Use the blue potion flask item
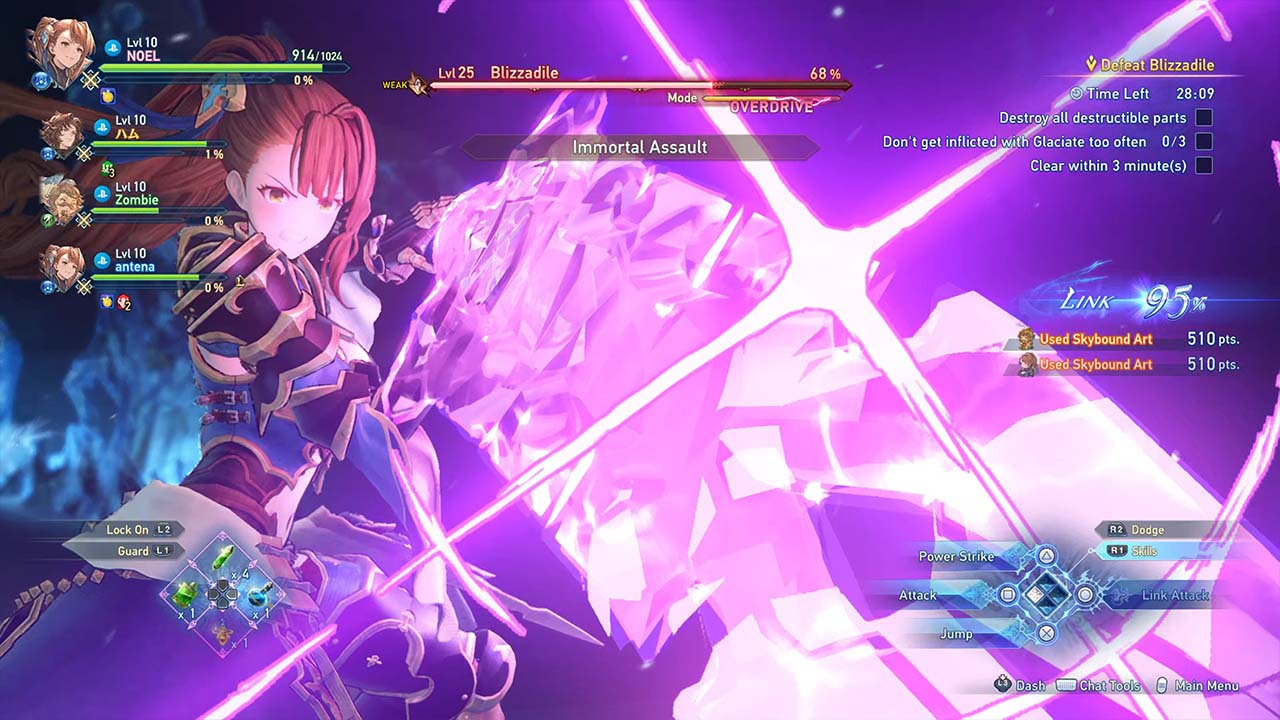The image size is (1280, 720). click(x=258, y=594)
